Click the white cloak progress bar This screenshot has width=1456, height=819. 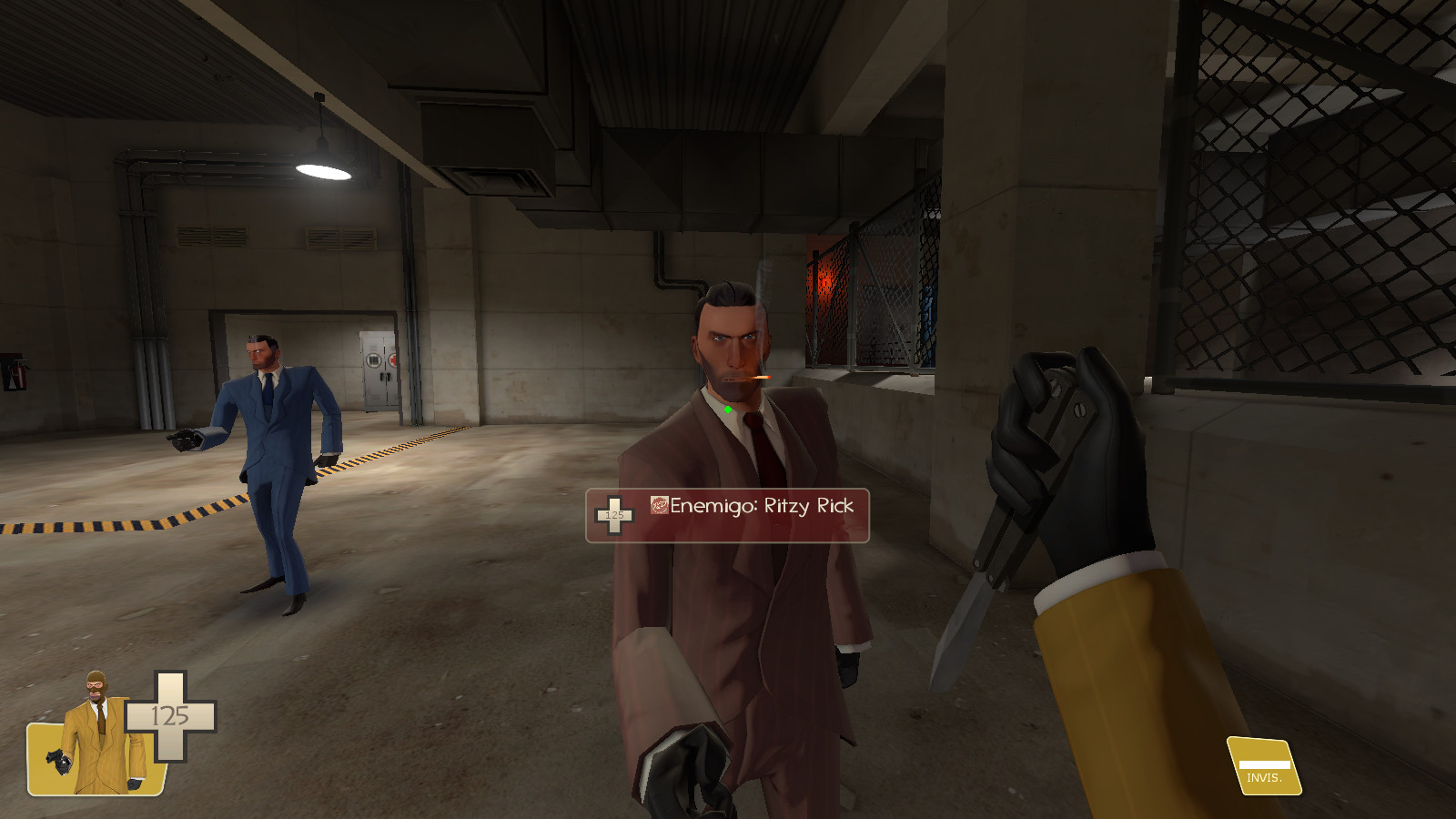1264,764
